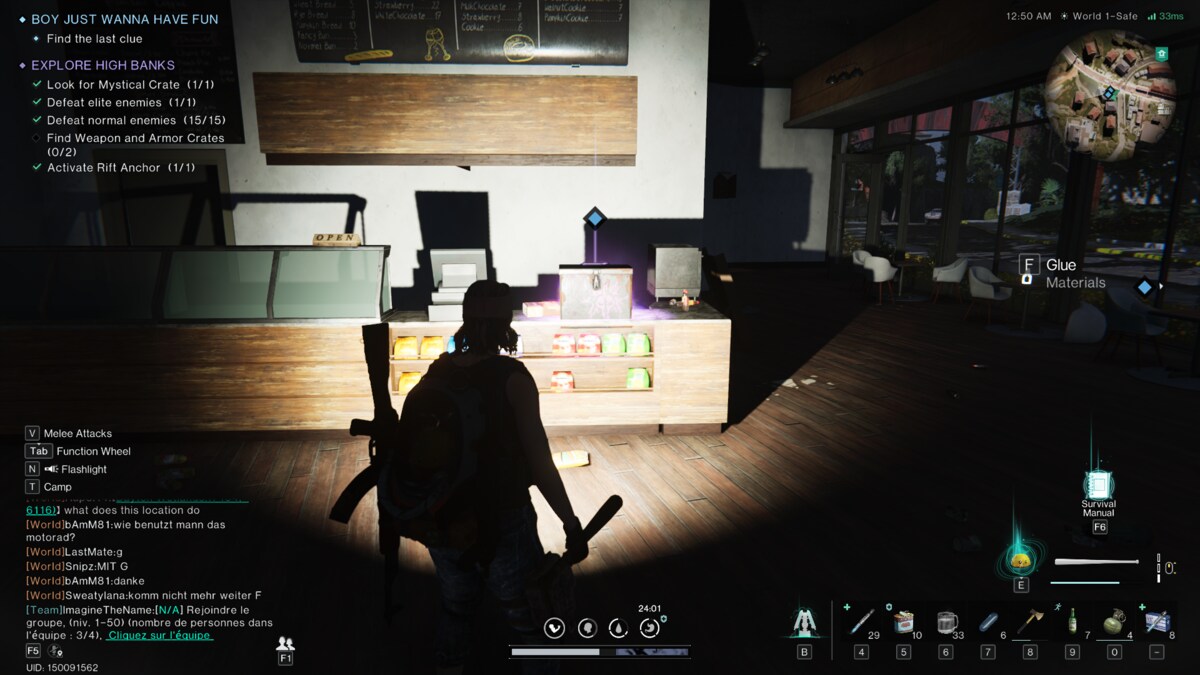Equip the axe from the hotbar
The image size is (1200, 675).
click(x=1030, y=622)
